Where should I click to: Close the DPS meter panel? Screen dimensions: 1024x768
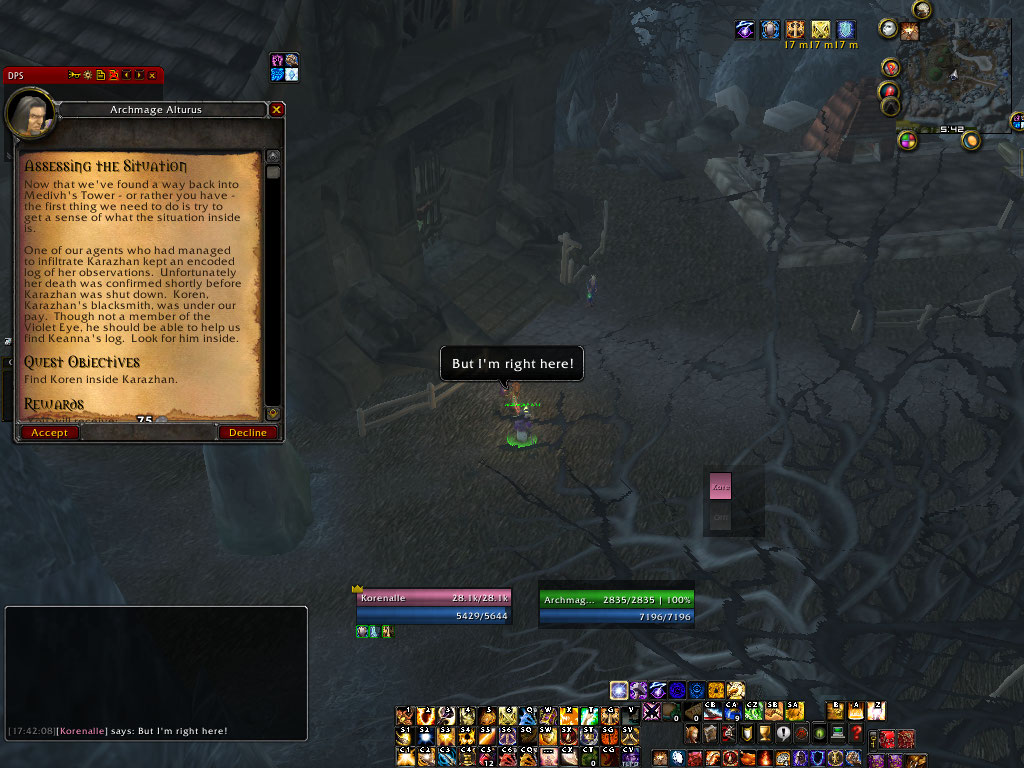click(x=152, y=75)
